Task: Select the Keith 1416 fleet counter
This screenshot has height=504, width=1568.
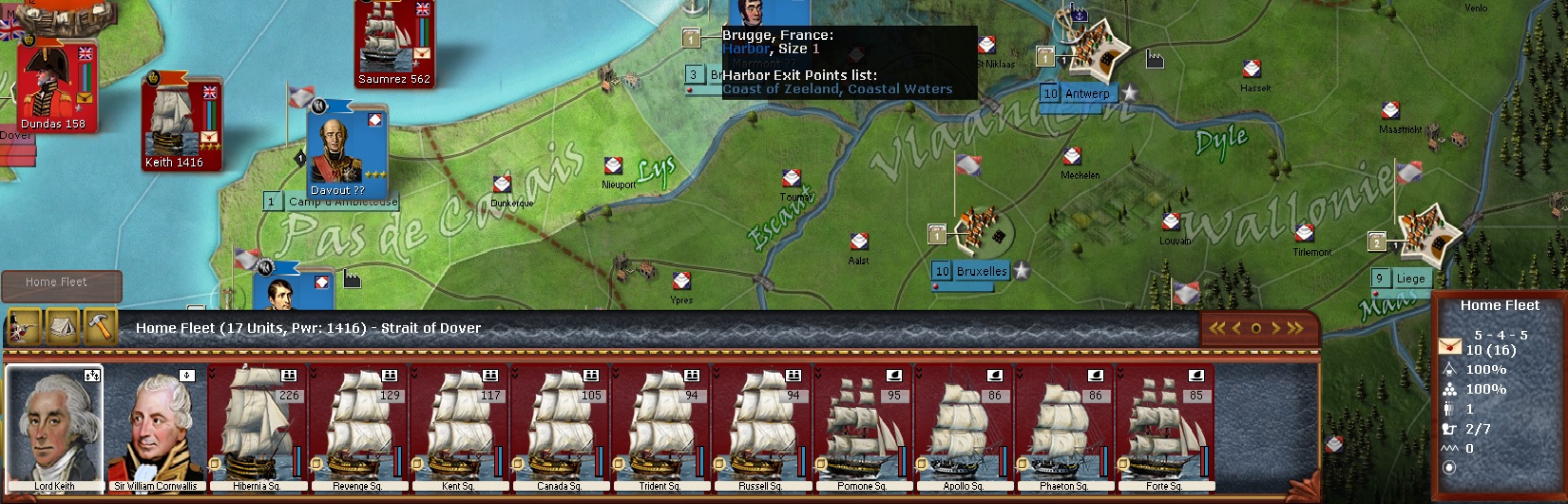Action: coord(181,124)
